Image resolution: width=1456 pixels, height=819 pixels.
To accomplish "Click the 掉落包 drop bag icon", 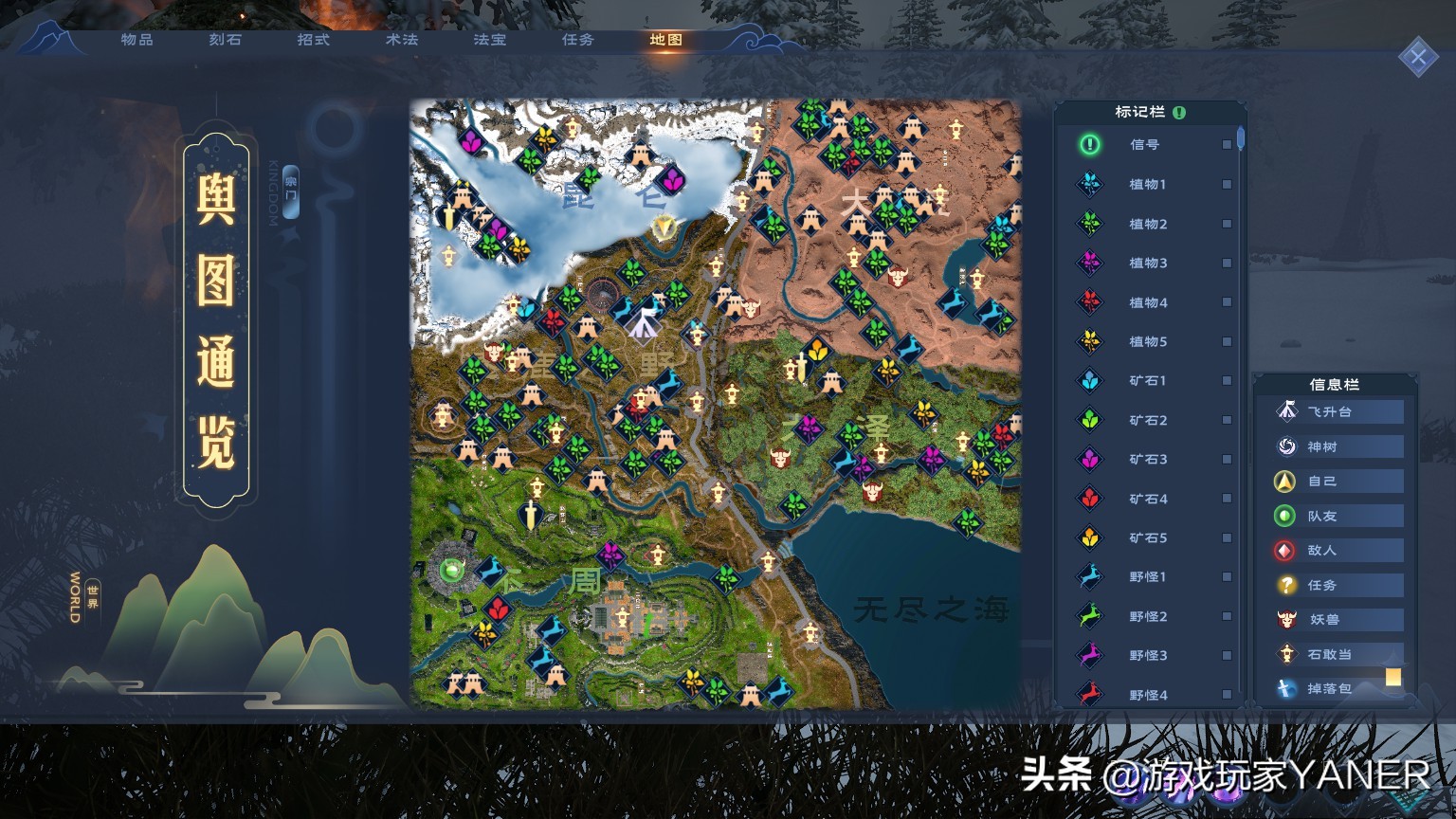I will pyautogui.click(x=1286, y=689).
